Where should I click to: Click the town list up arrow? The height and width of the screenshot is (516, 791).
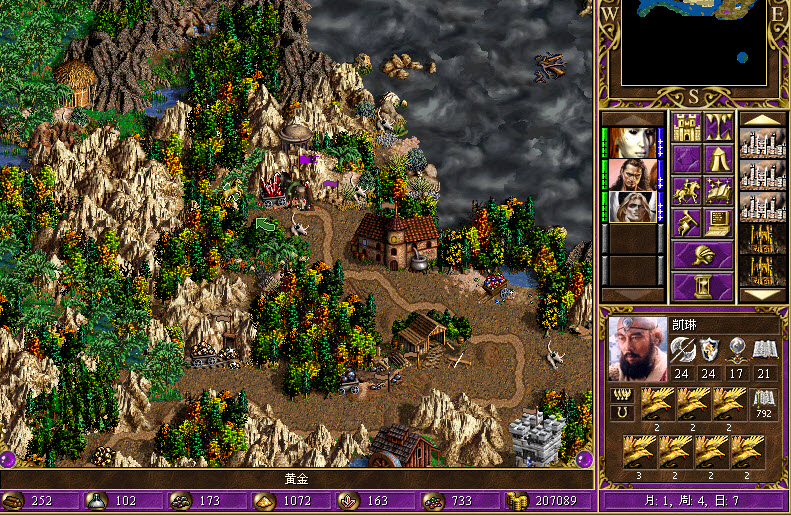[x=762, y=120]
